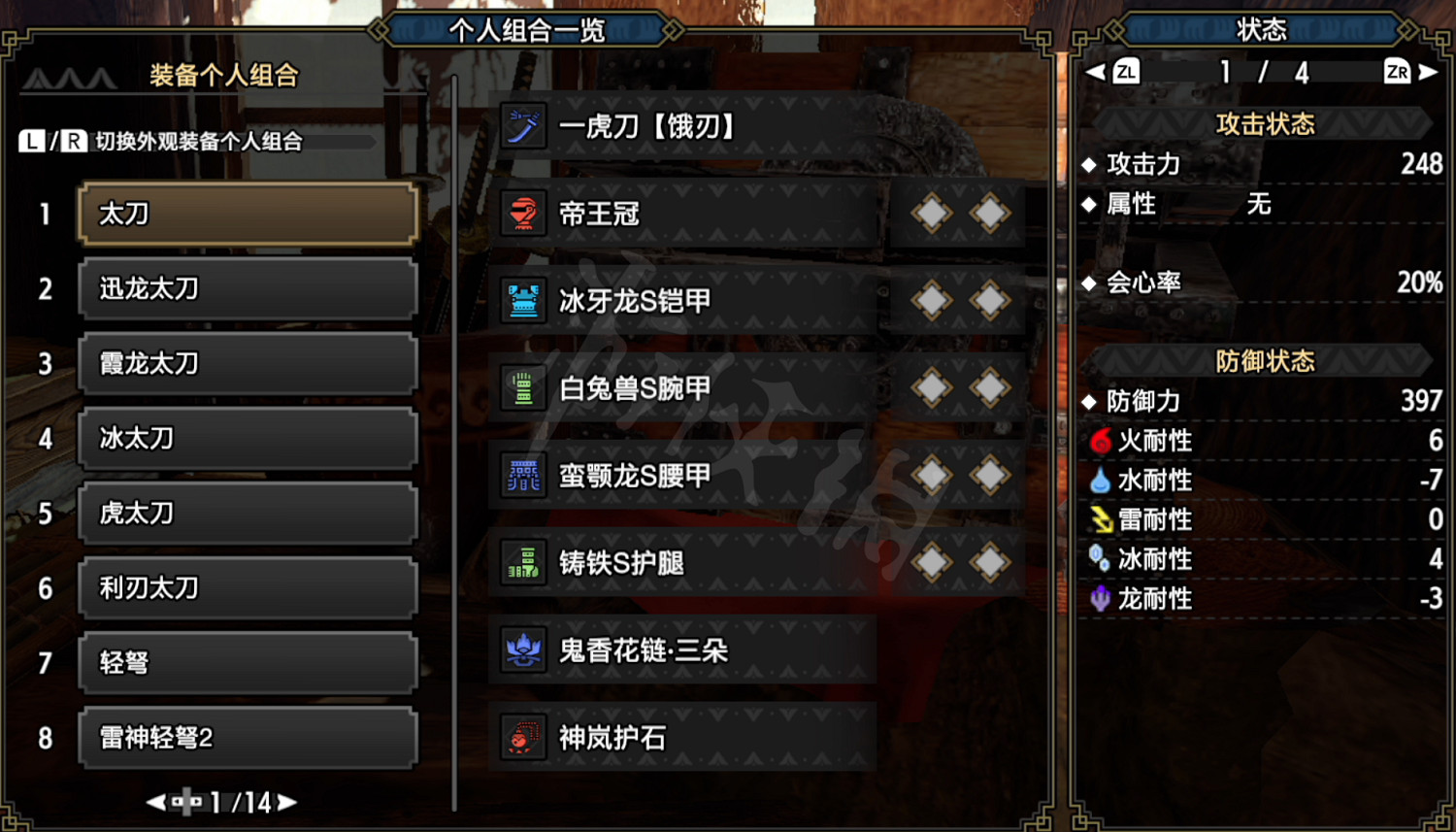Select loadout 8 雷神轻弩2
This screenshot has width=1456, height=832.
click(x=248, y=738)
